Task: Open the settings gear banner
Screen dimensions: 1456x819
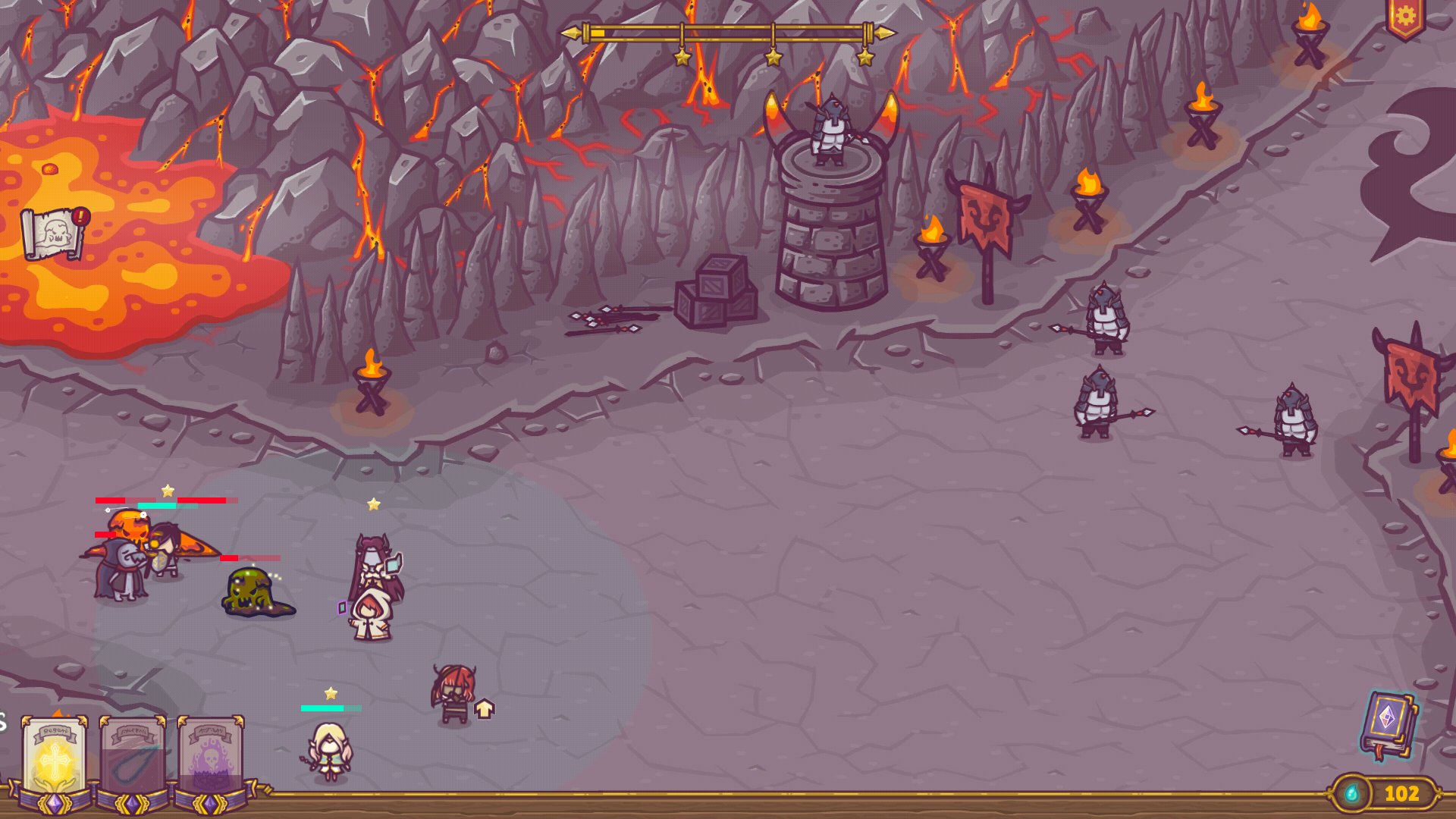Action: click(x=1405, y=17)
